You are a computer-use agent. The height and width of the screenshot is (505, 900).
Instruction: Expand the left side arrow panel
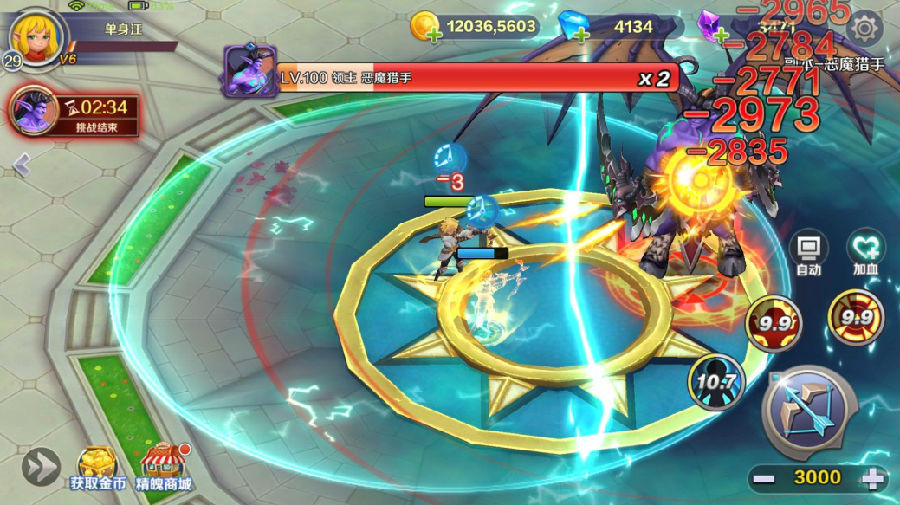click(21, 165)
